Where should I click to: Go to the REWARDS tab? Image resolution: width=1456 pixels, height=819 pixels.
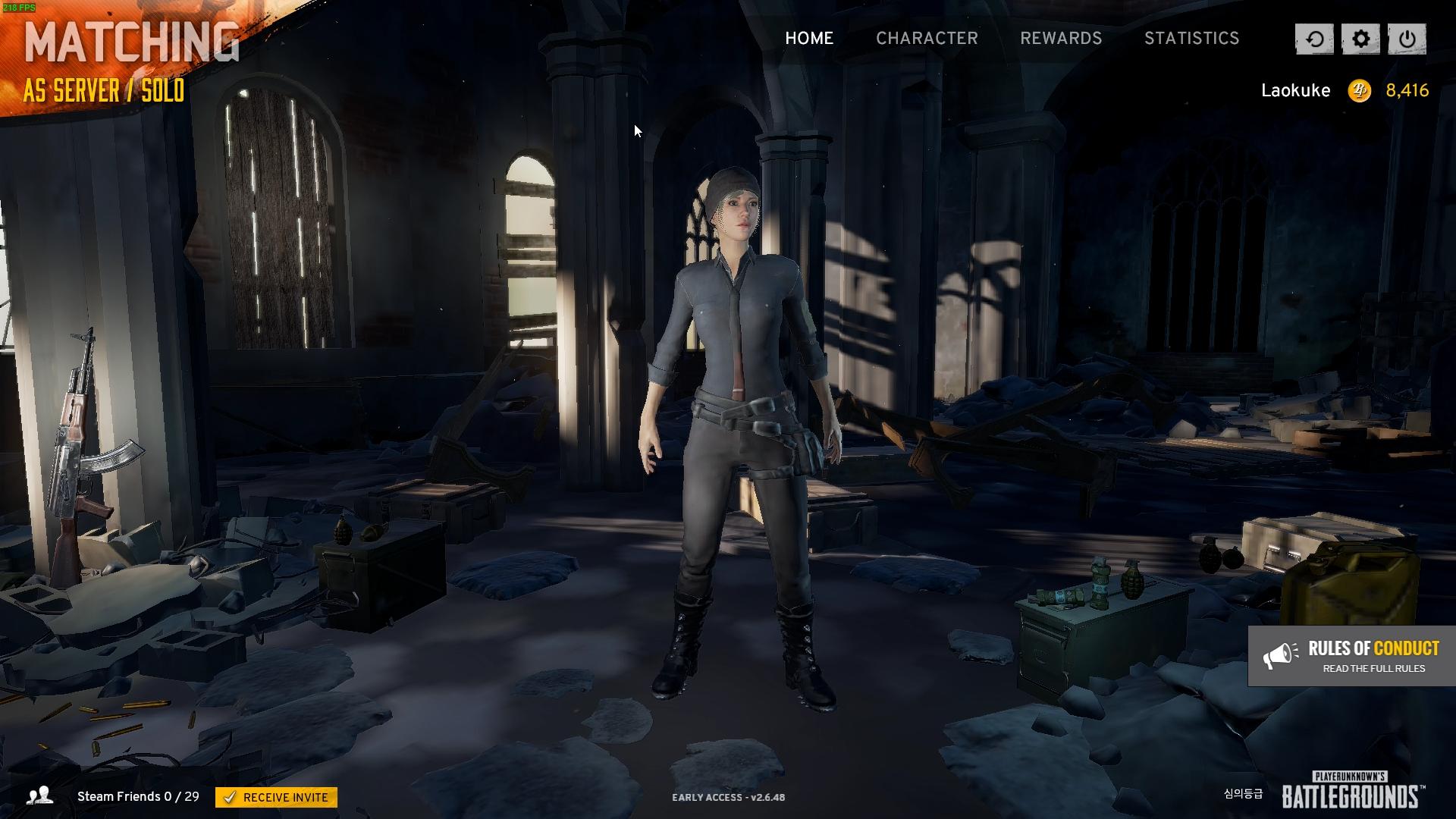(1060, 38)
